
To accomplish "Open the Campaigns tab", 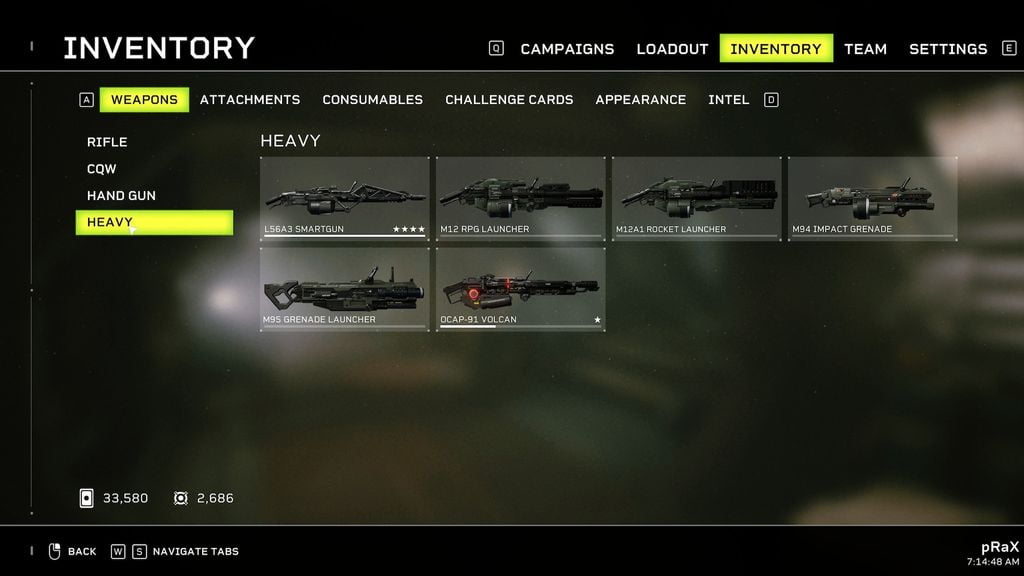I will tap(567, 49).
